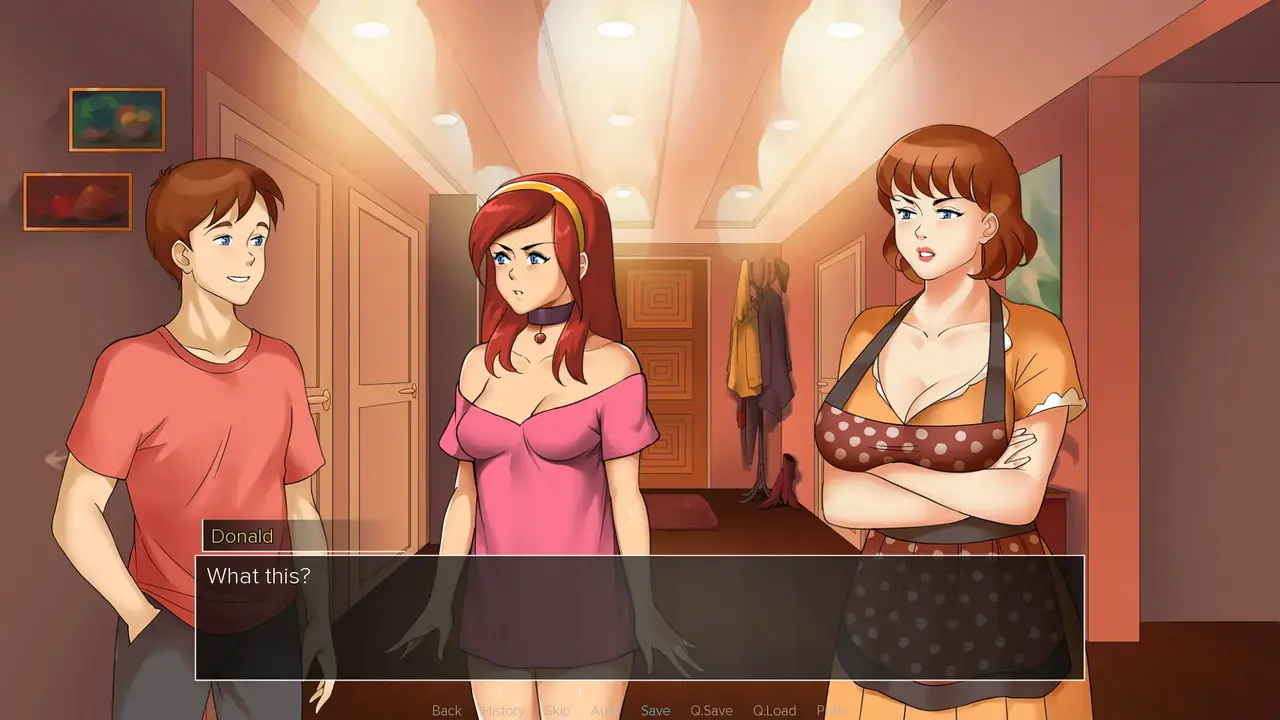Toggle Auto dialogue advance
This screenshot has width=1280, height=720.
click(x=604, y=710)
